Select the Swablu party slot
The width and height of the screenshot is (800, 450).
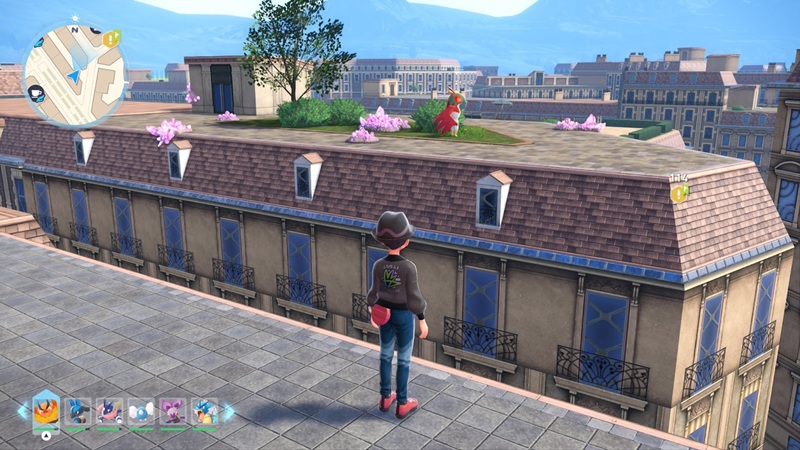click(141, 411)
